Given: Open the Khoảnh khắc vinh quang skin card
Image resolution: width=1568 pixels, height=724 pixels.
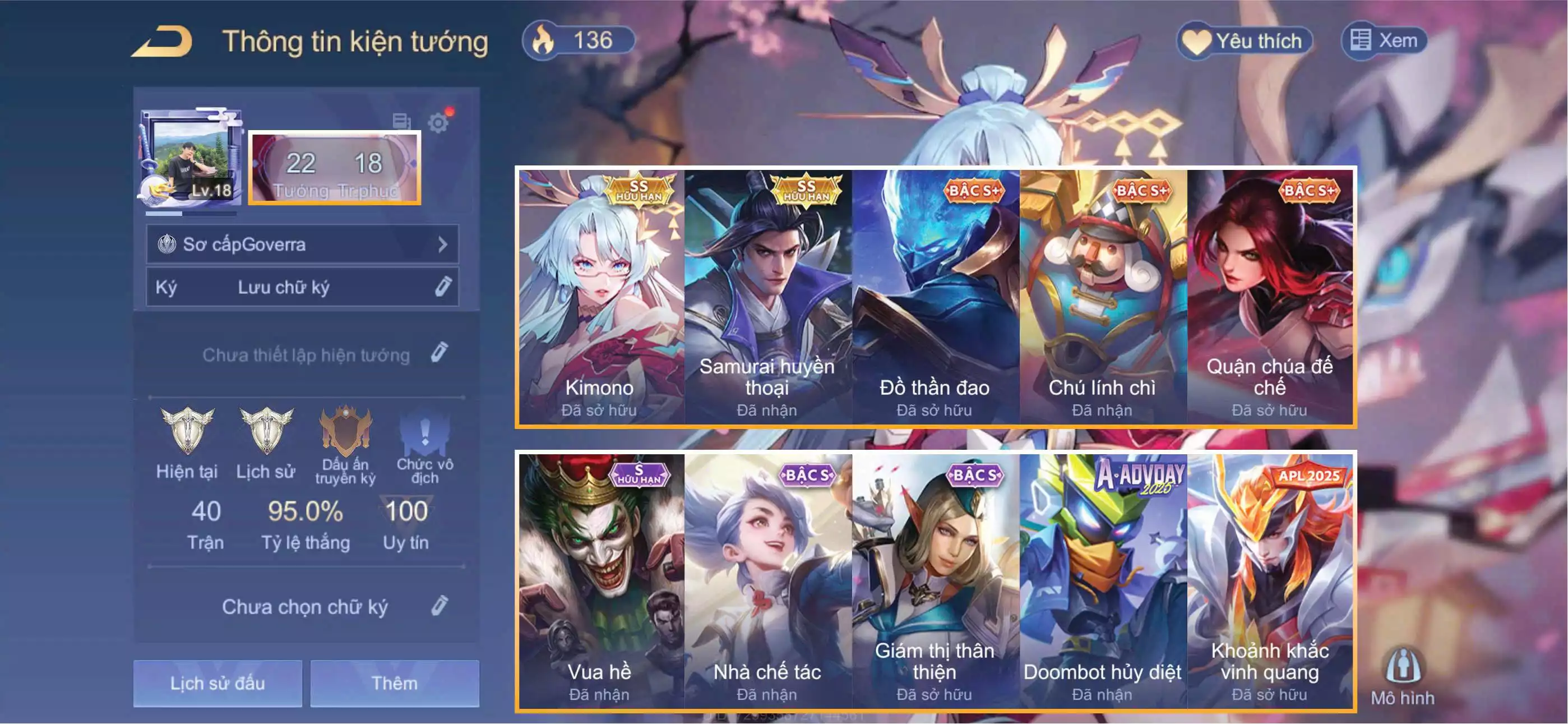Looking at the screenshot, I should click(x=1270, y=581).
